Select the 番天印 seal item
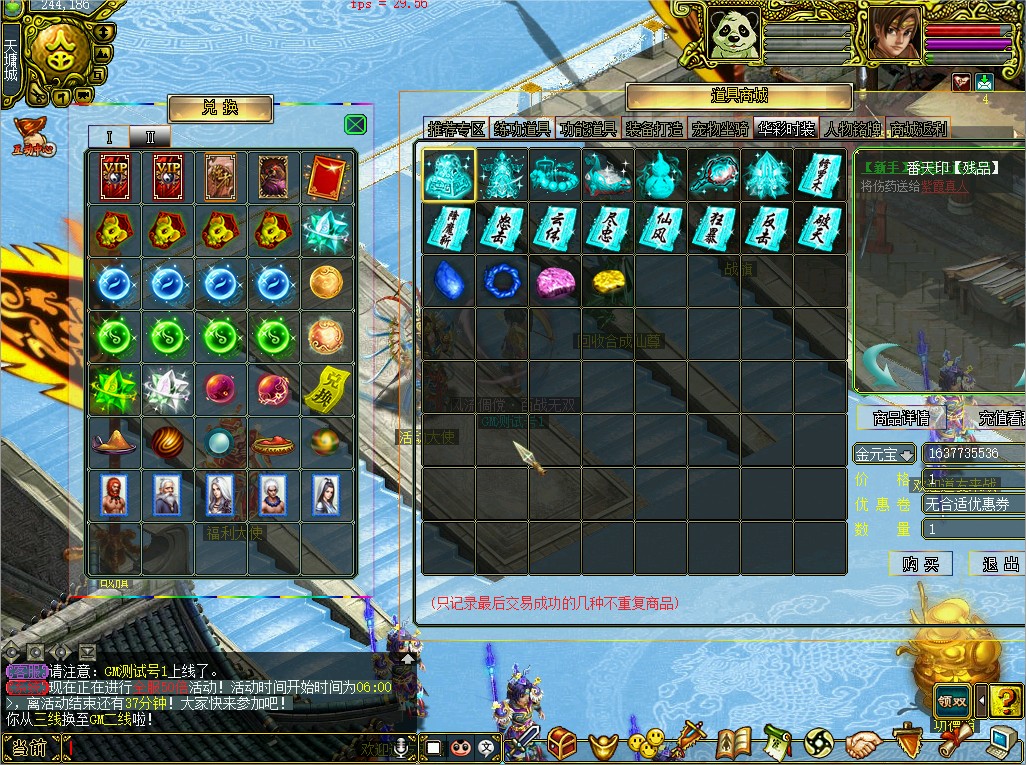Image resolution: width=1026 pixels, height=765 pixels. pos(447,174)
